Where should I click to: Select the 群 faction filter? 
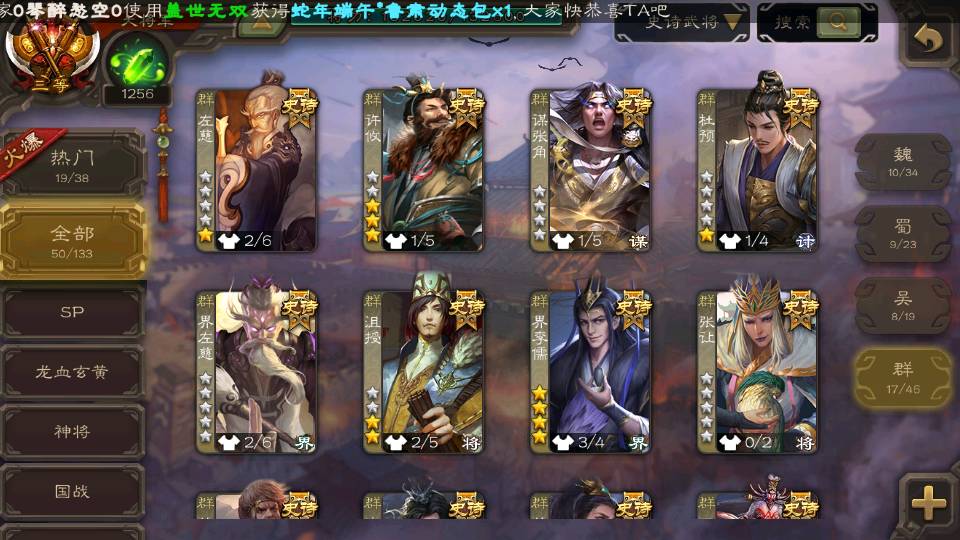click(903, 377)
